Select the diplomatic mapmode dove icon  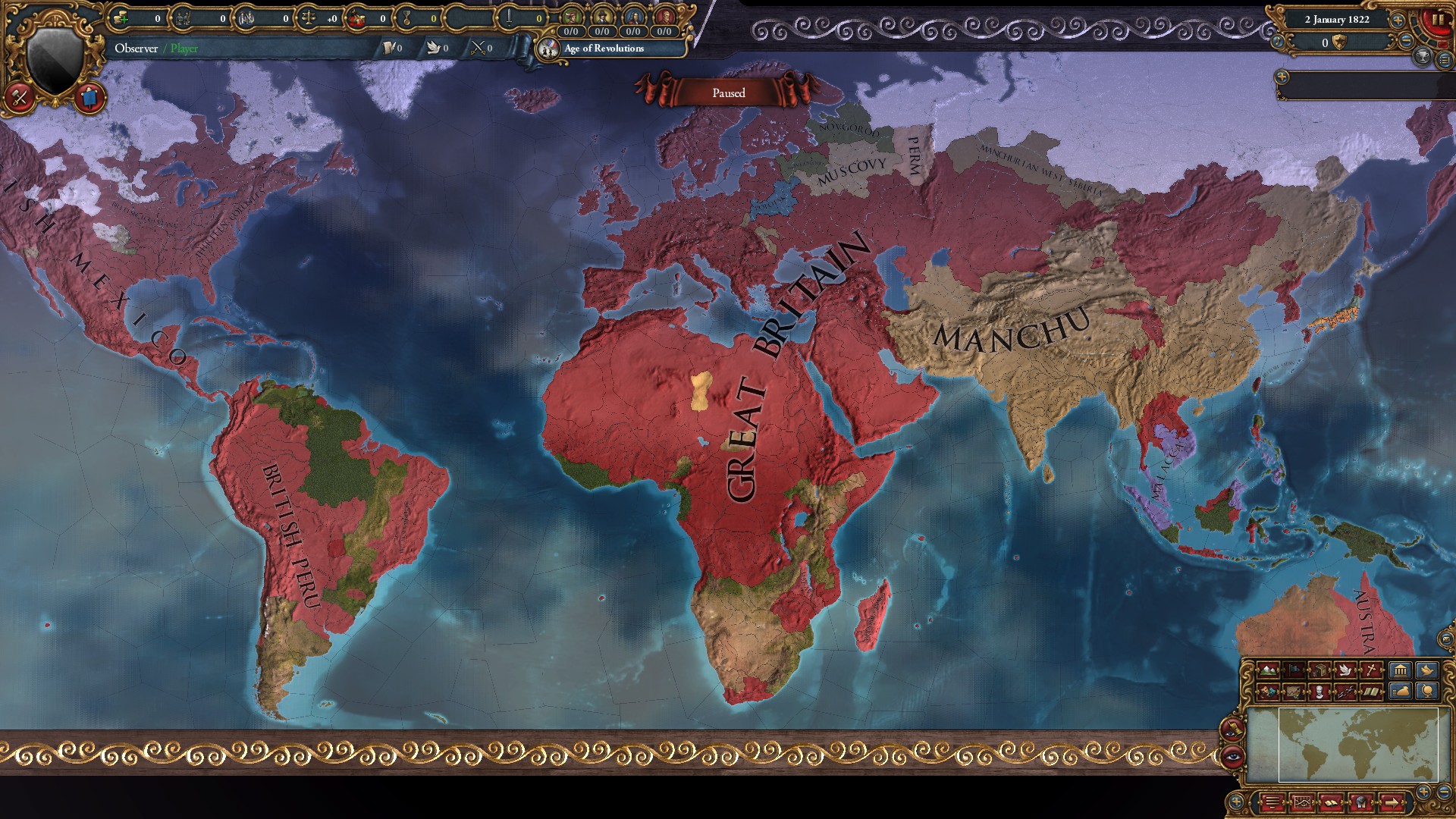1345,670
